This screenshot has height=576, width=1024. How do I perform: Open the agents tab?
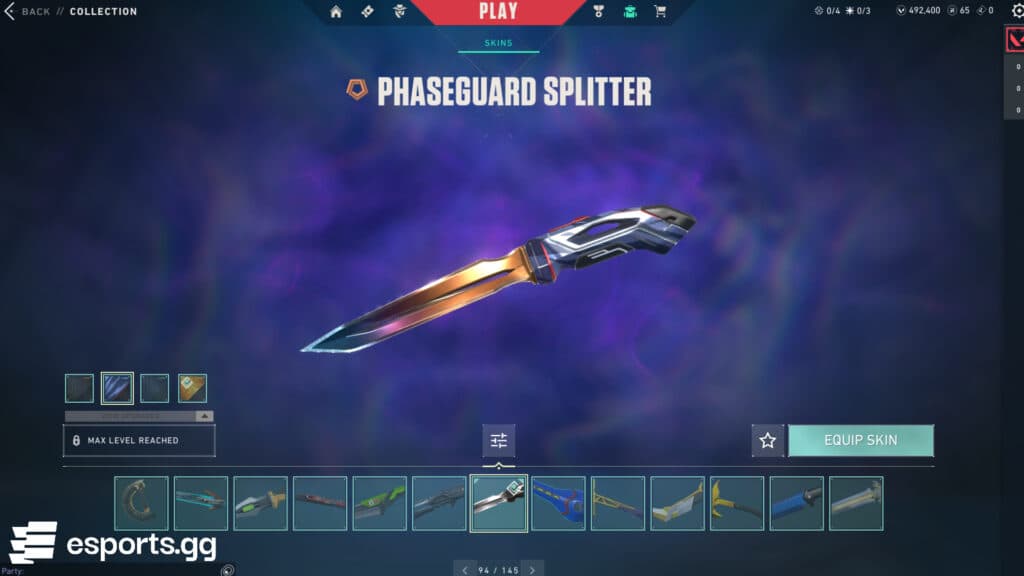click(400, 12)
